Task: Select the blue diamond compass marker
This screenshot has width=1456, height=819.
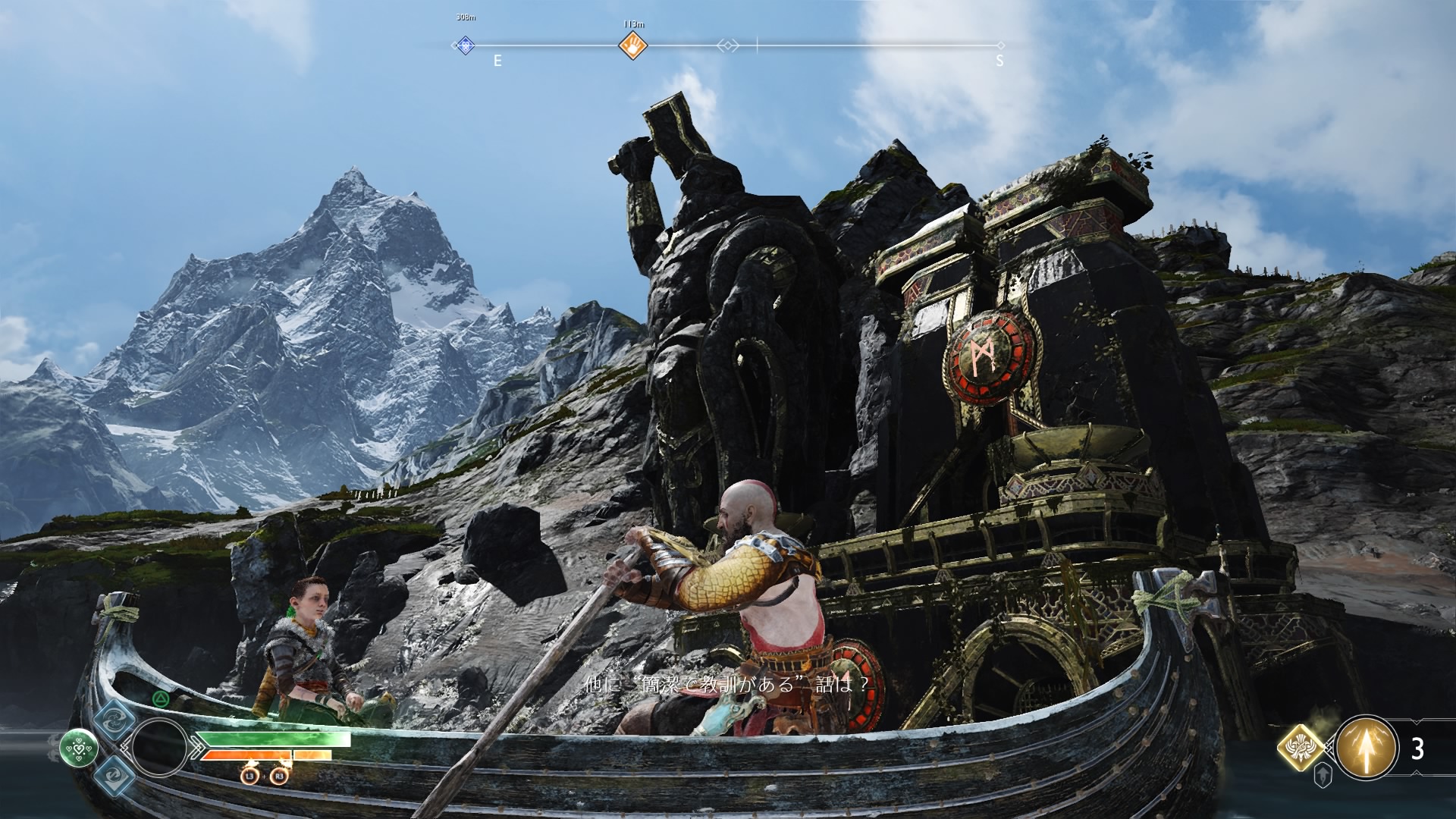Action: click(x=465, y=45)
